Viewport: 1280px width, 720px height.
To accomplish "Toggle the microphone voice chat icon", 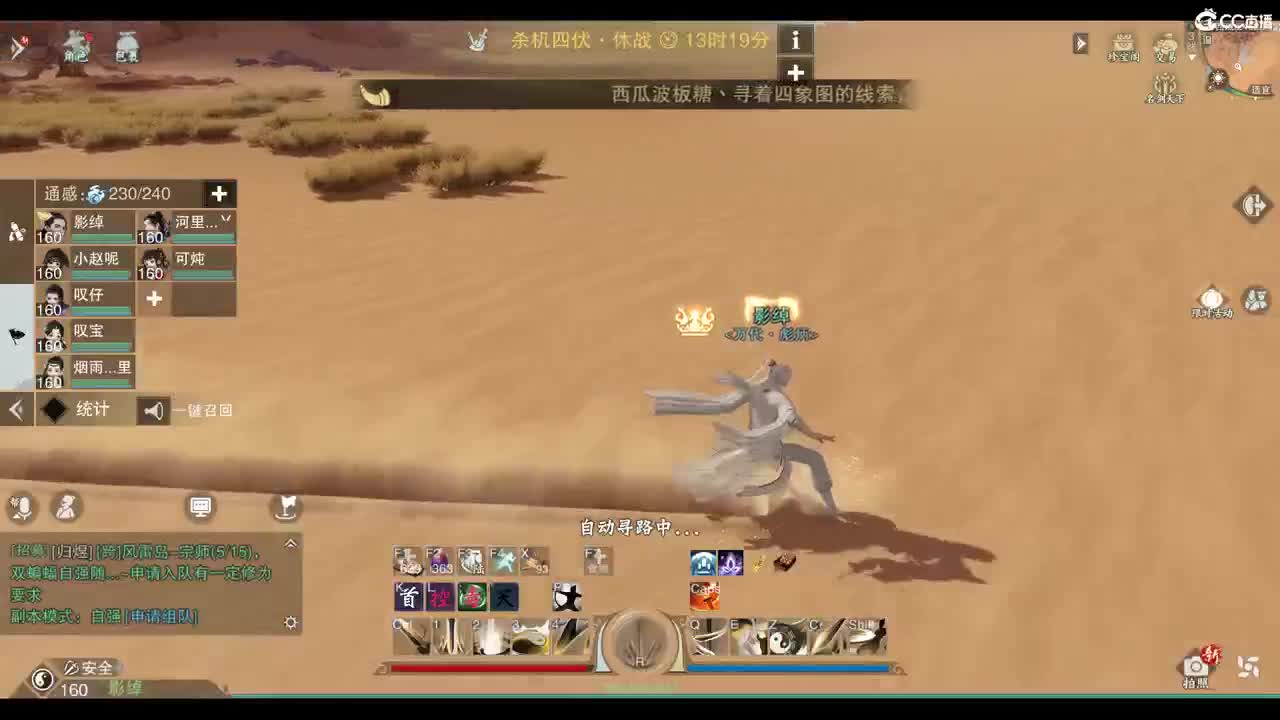I will 20,509.
